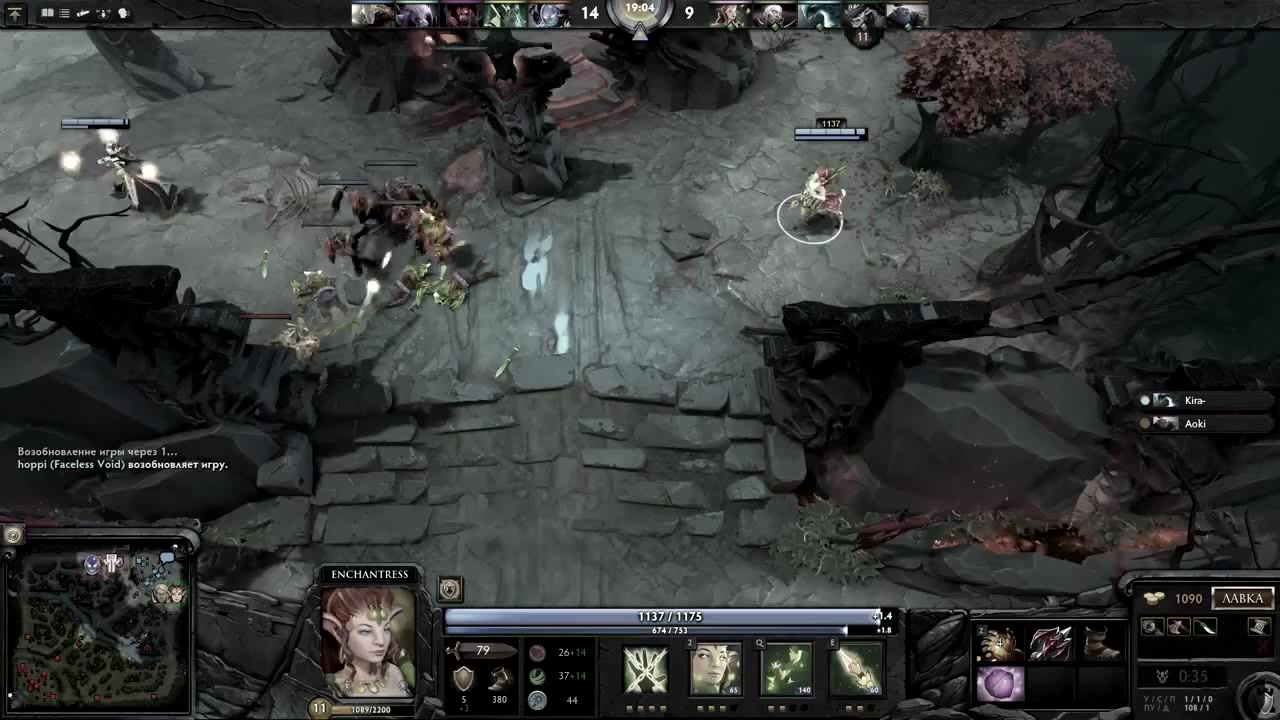
Task: Click the small shield icon above the health bar
Action: [x=449, y=588]
